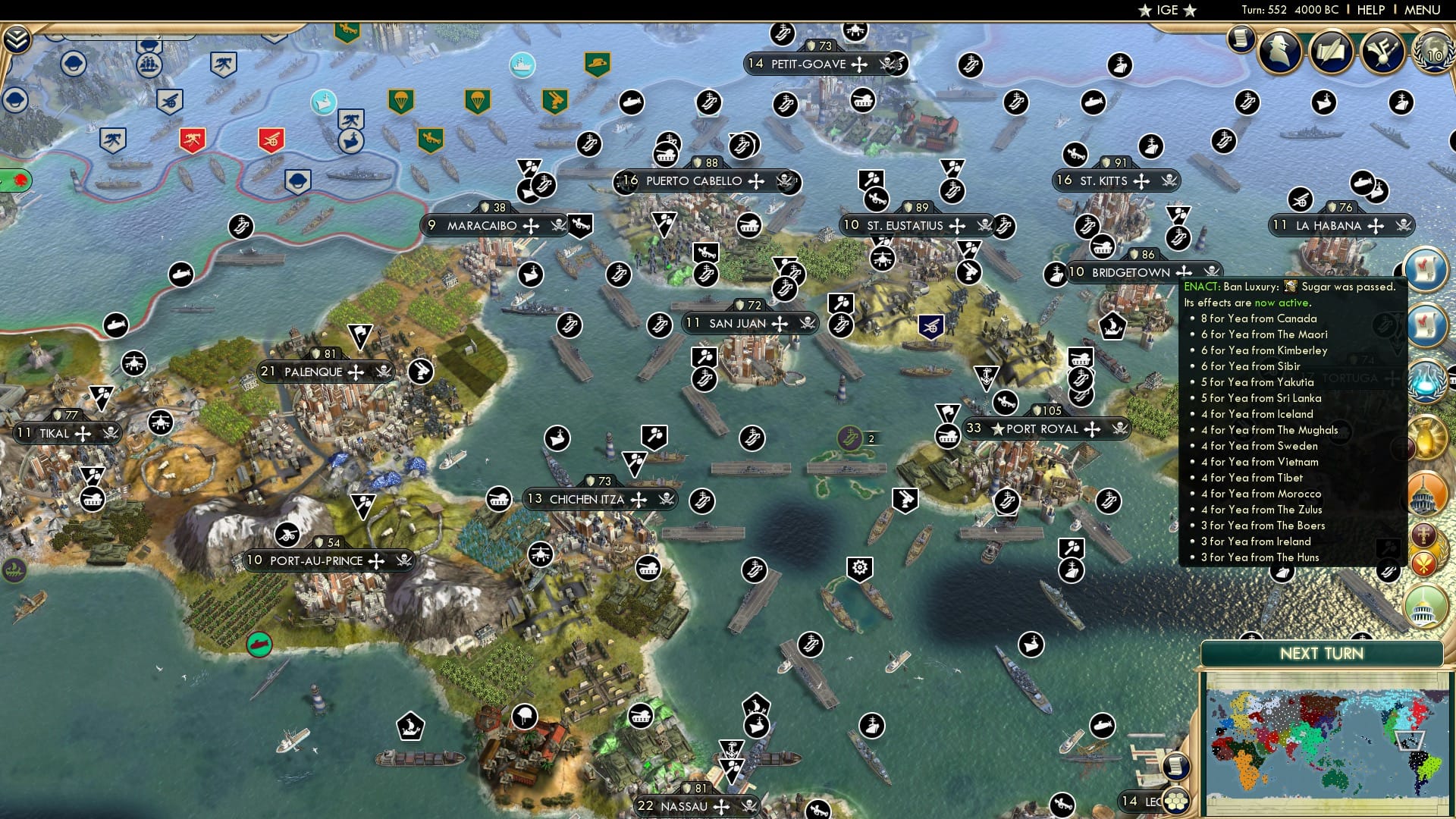Open the MENU from the top bar
This screenshot has height=819, width=1456.
[1424, 9]
